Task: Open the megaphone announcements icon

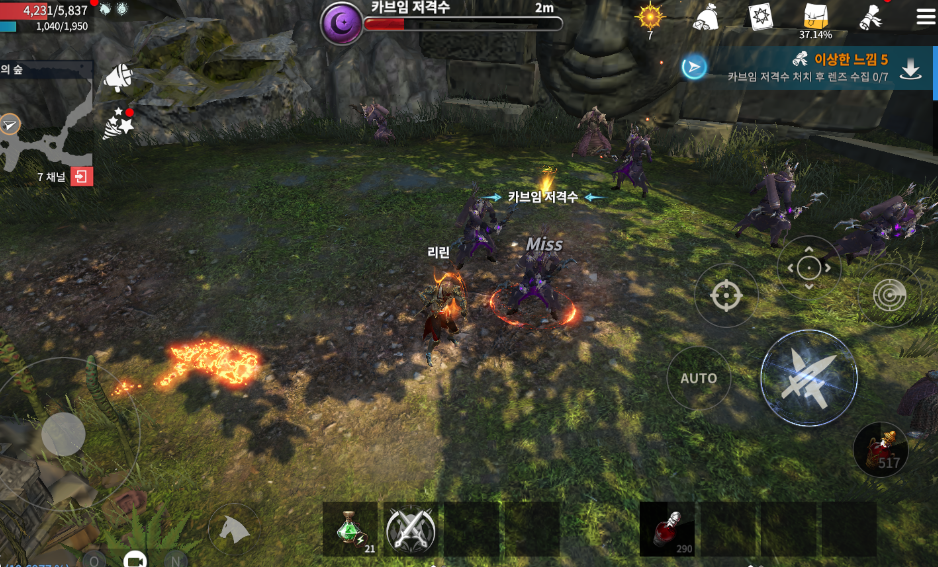Action: (118, 76)
